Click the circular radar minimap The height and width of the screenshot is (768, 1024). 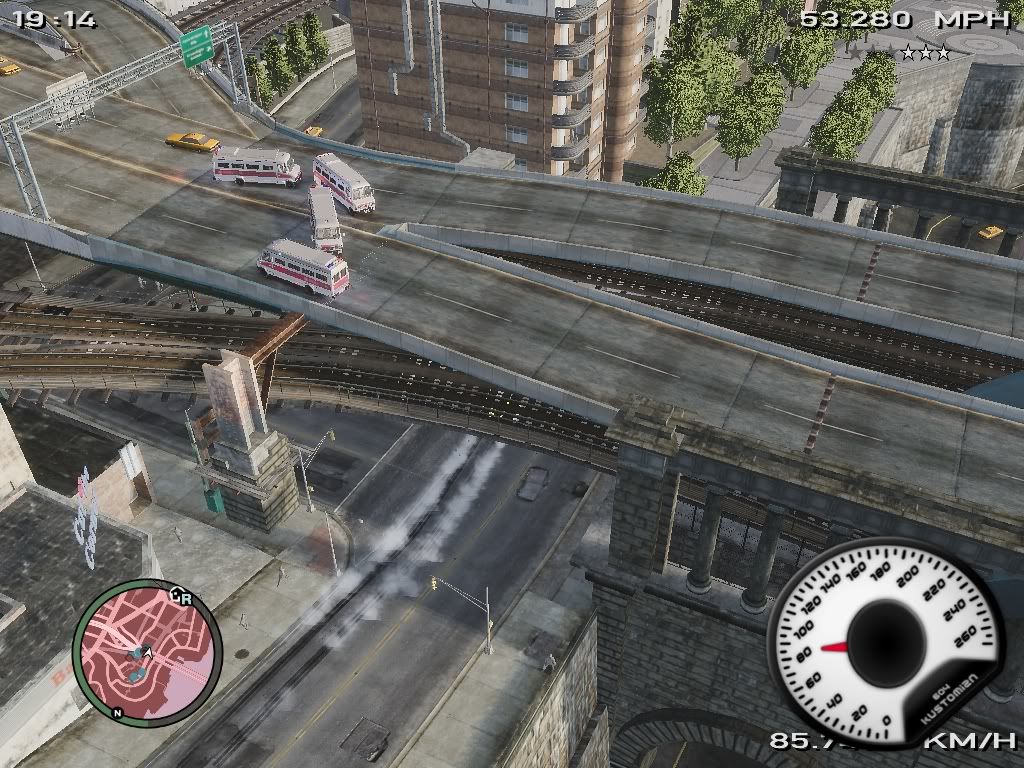click(x=146, y=654)
